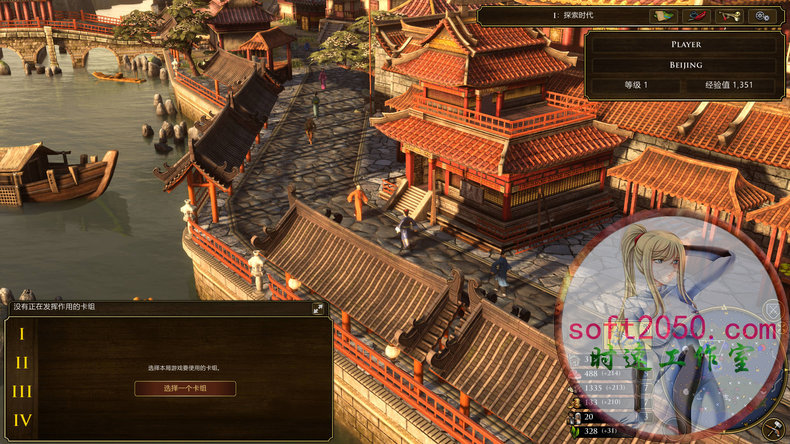Image resolution: width=790 pixels, height=444 pixels.
Task: Switch to age IV card row
Action: (x=22, y=421)
